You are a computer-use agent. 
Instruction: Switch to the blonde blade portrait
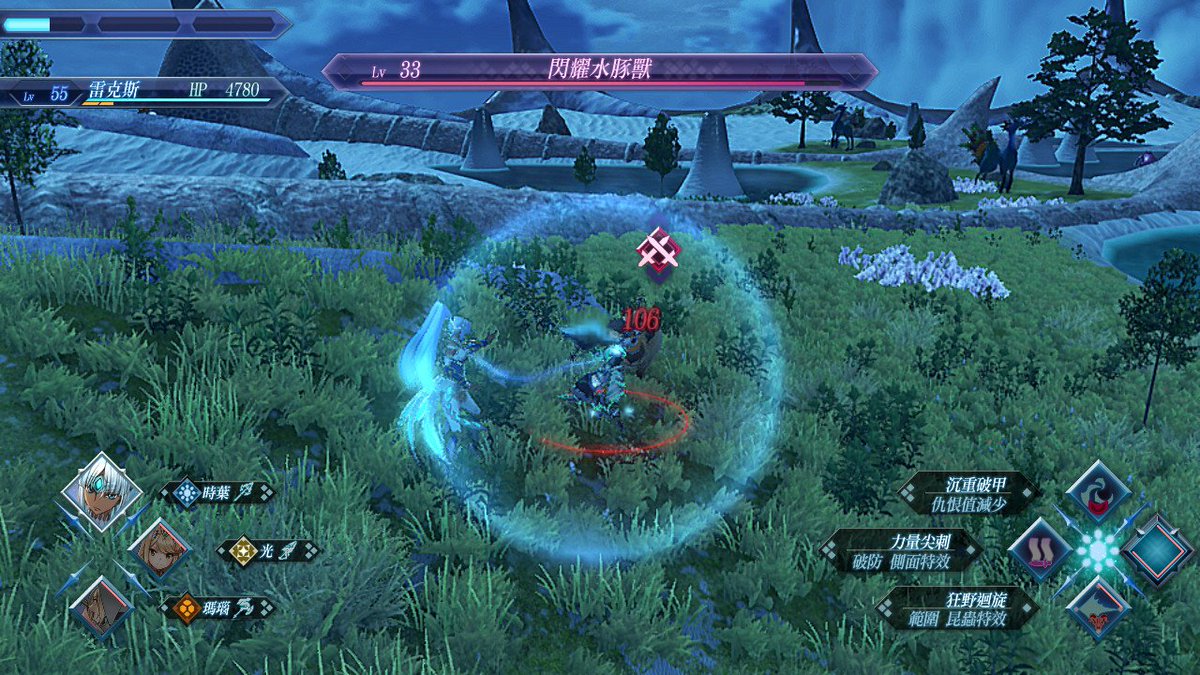160,550
